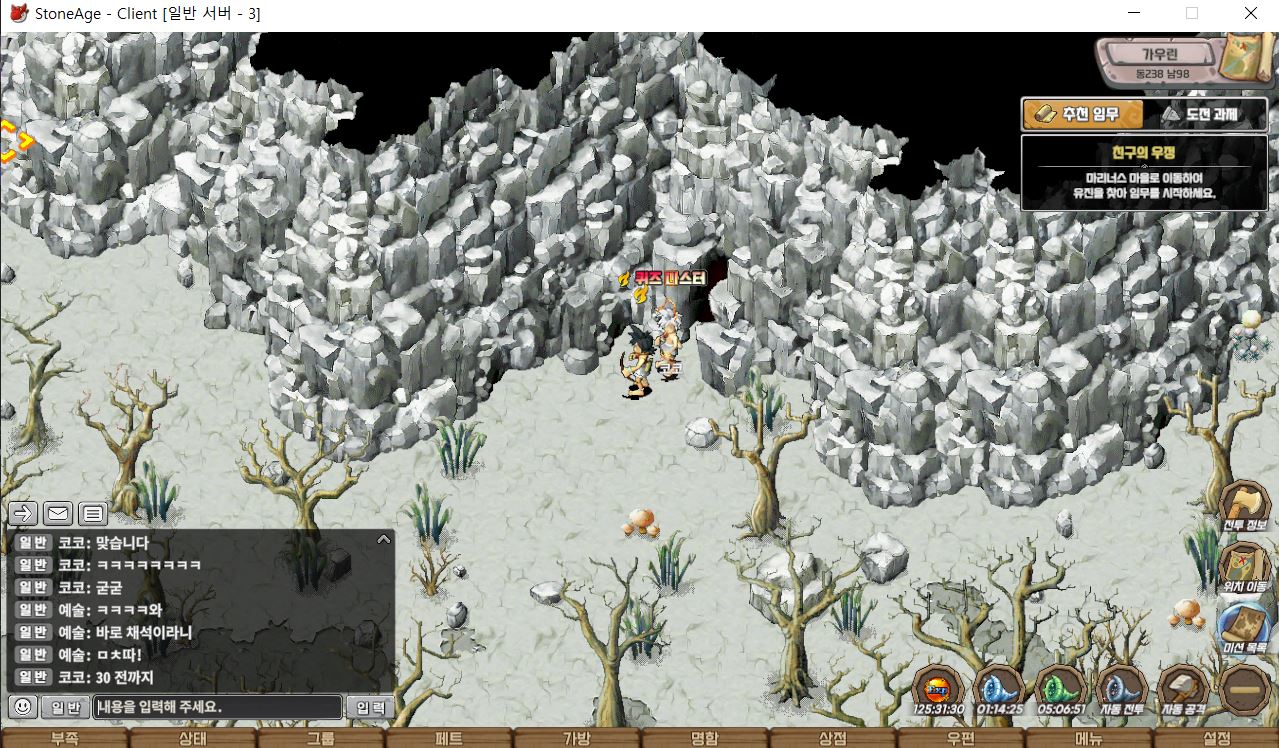Open the 상태 (status) menu
The image size is (1279, 748).
[x=192, y=739]
